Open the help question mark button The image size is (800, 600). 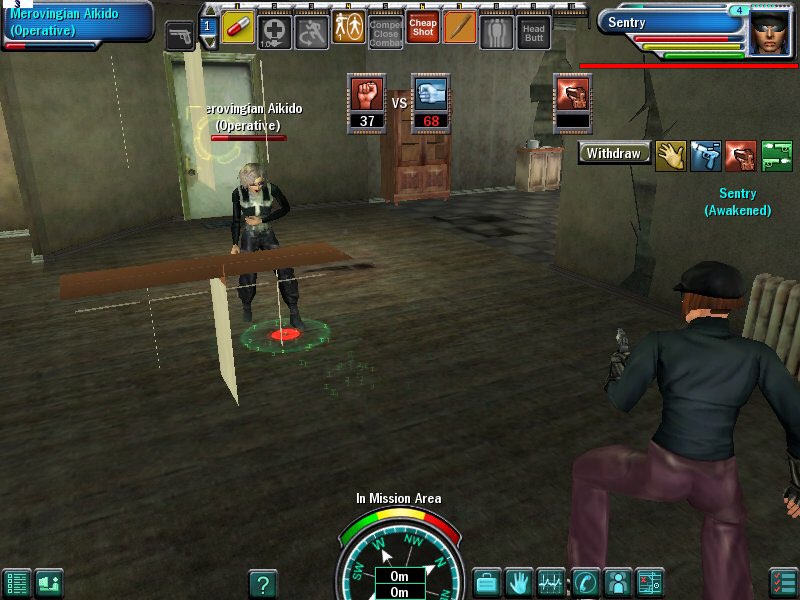click(x=262, y=583)
